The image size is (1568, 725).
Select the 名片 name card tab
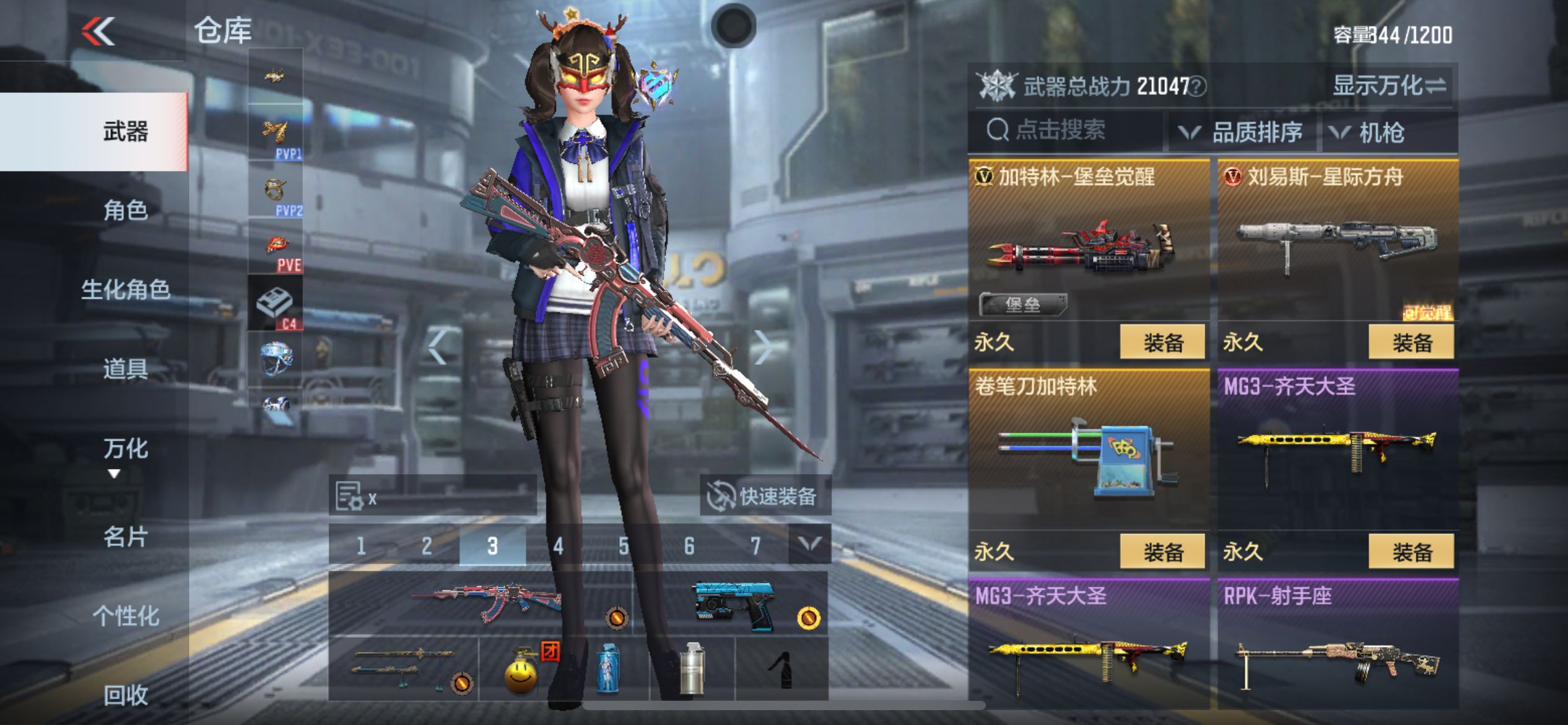(x=126, y=537)
